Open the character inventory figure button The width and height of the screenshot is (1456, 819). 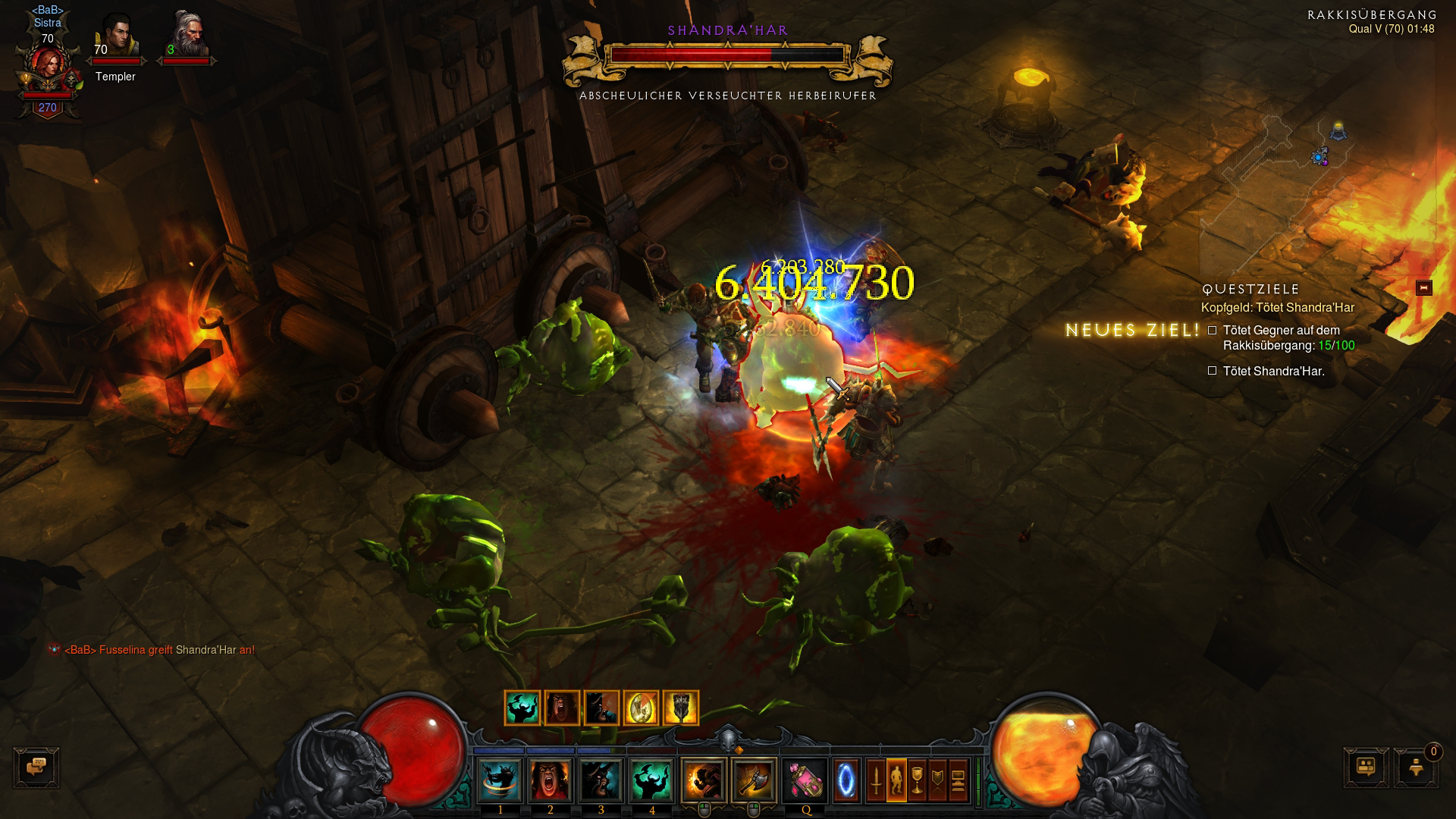(x=896, y=780)
